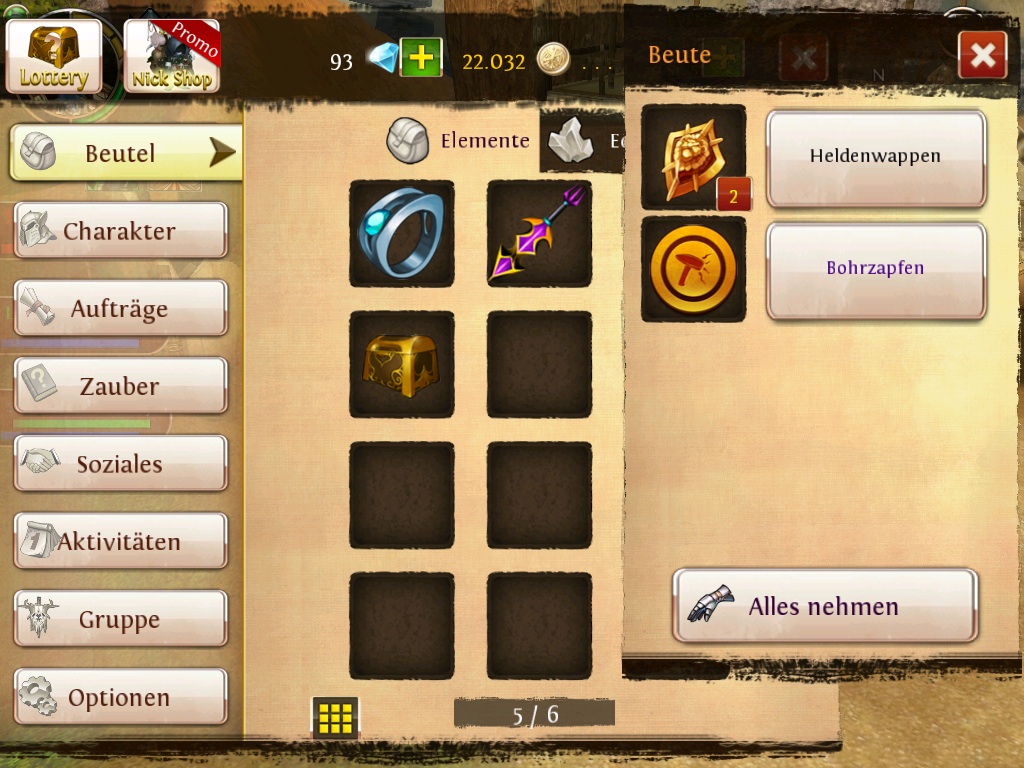This screenshot has width=1024, height=768.
Task: Select the purple spear item slot
Action: 539,233
